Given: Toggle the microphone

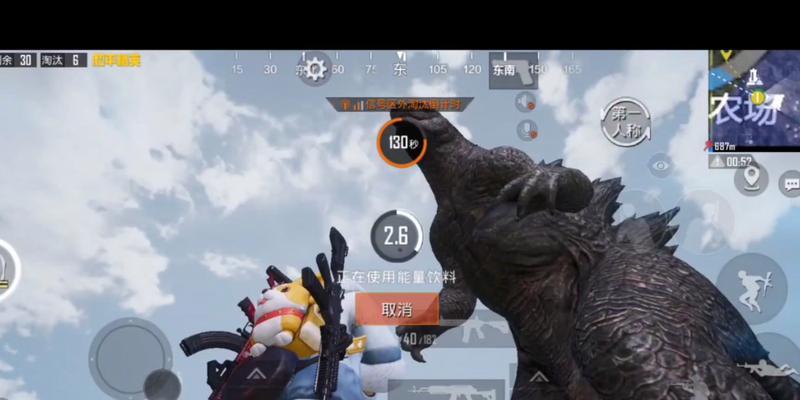Looking at the screenshot, I should [526, 130].
